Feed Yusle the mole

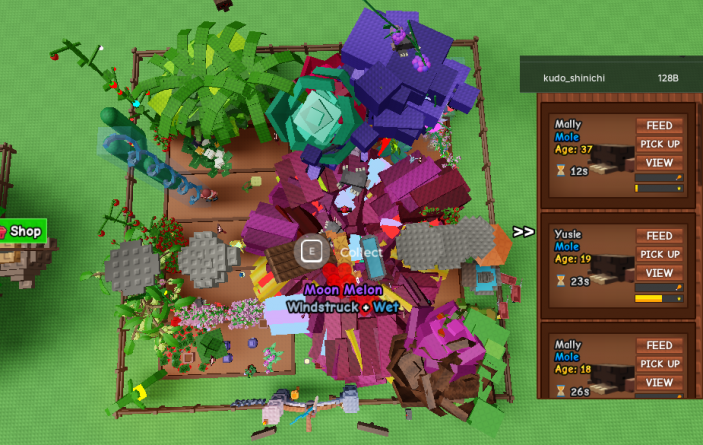pyautogui.click(x=660, y=236)
